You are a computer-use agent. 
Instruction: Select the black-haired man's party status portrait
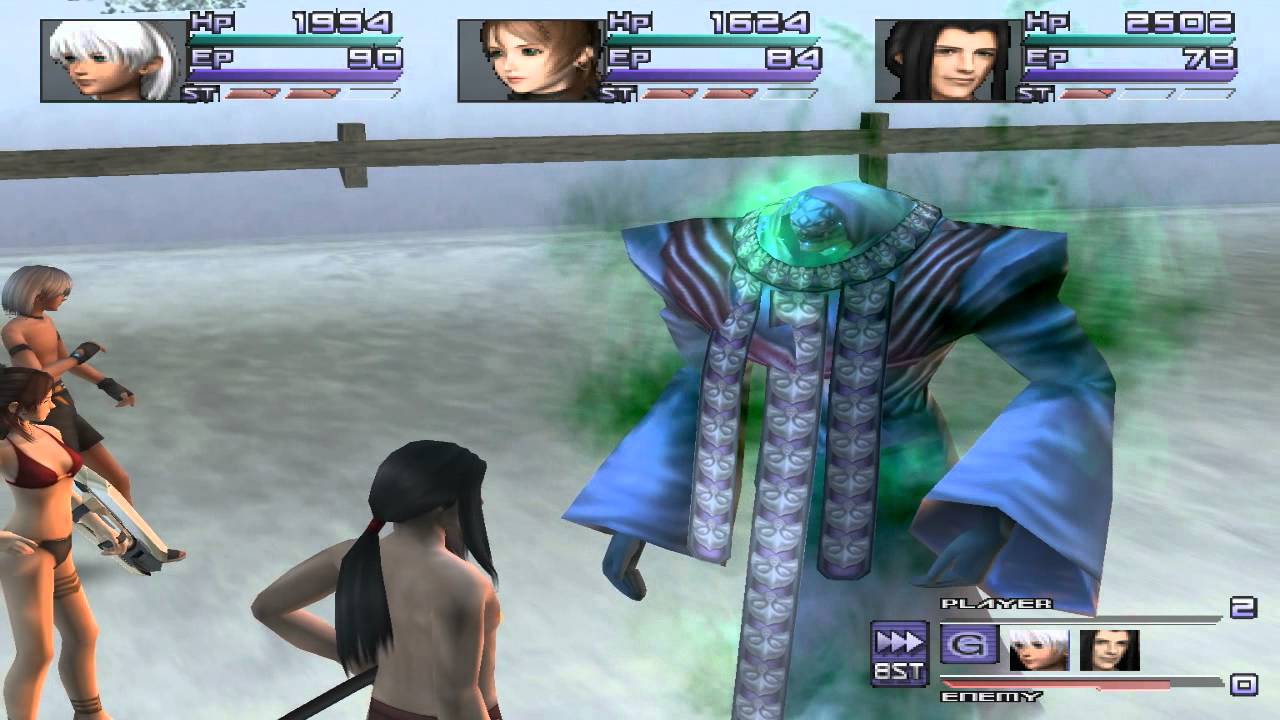coord(947,61)
